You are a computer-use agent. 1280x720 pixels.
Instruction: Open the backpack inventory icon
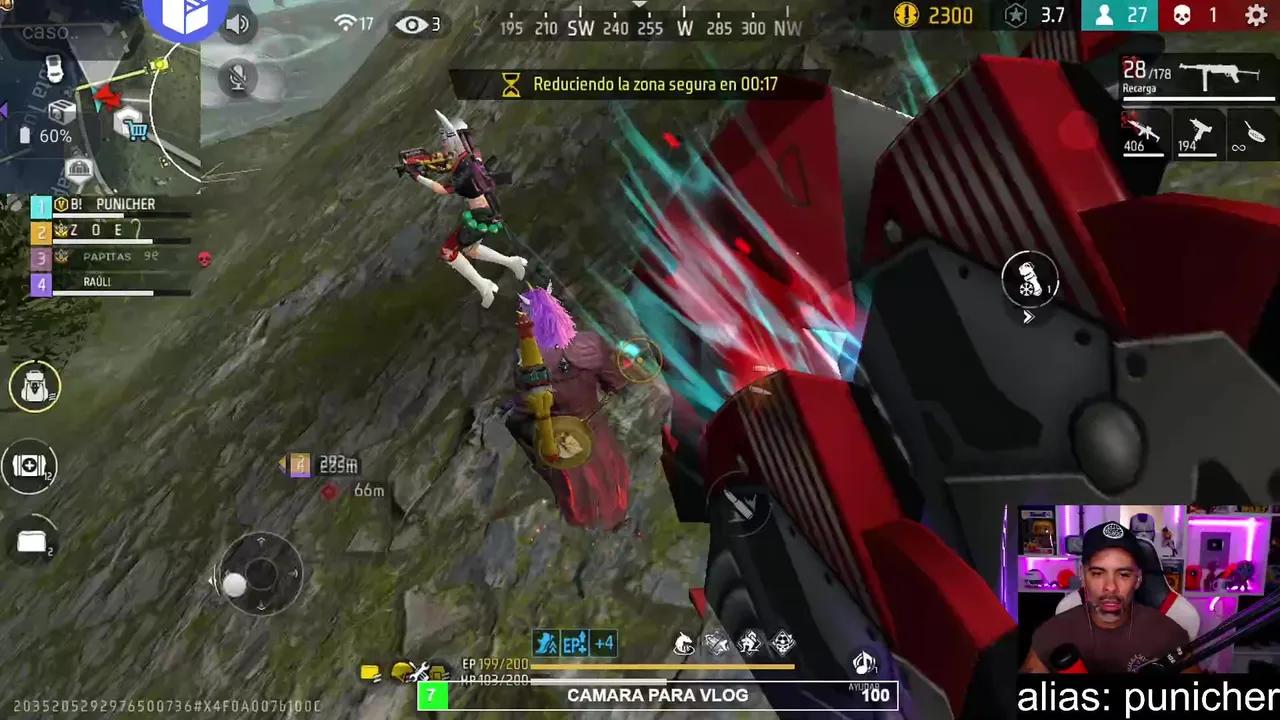pos(34,386)
